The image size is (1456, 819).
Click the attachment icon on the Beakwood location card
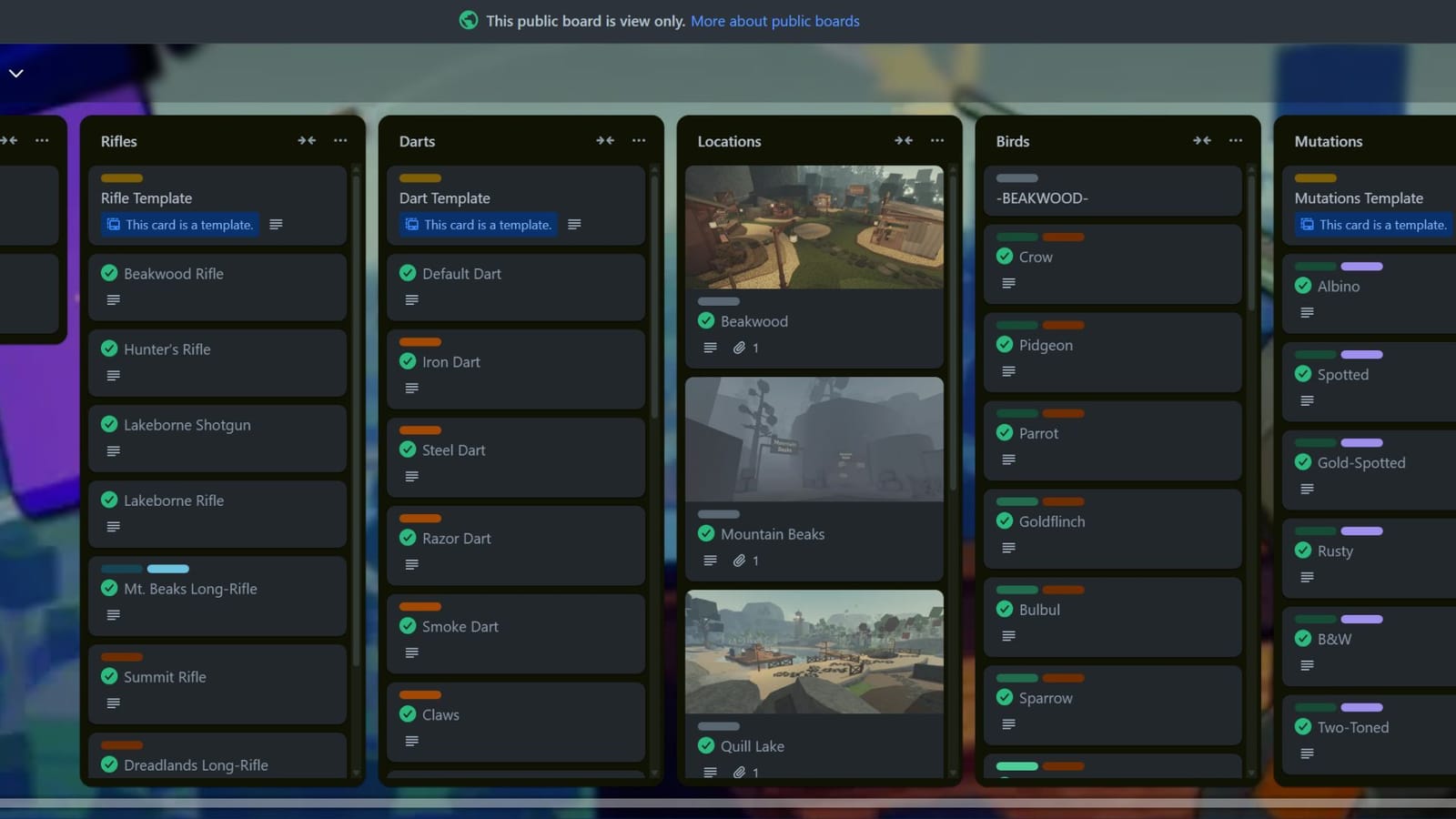(739, 348)
